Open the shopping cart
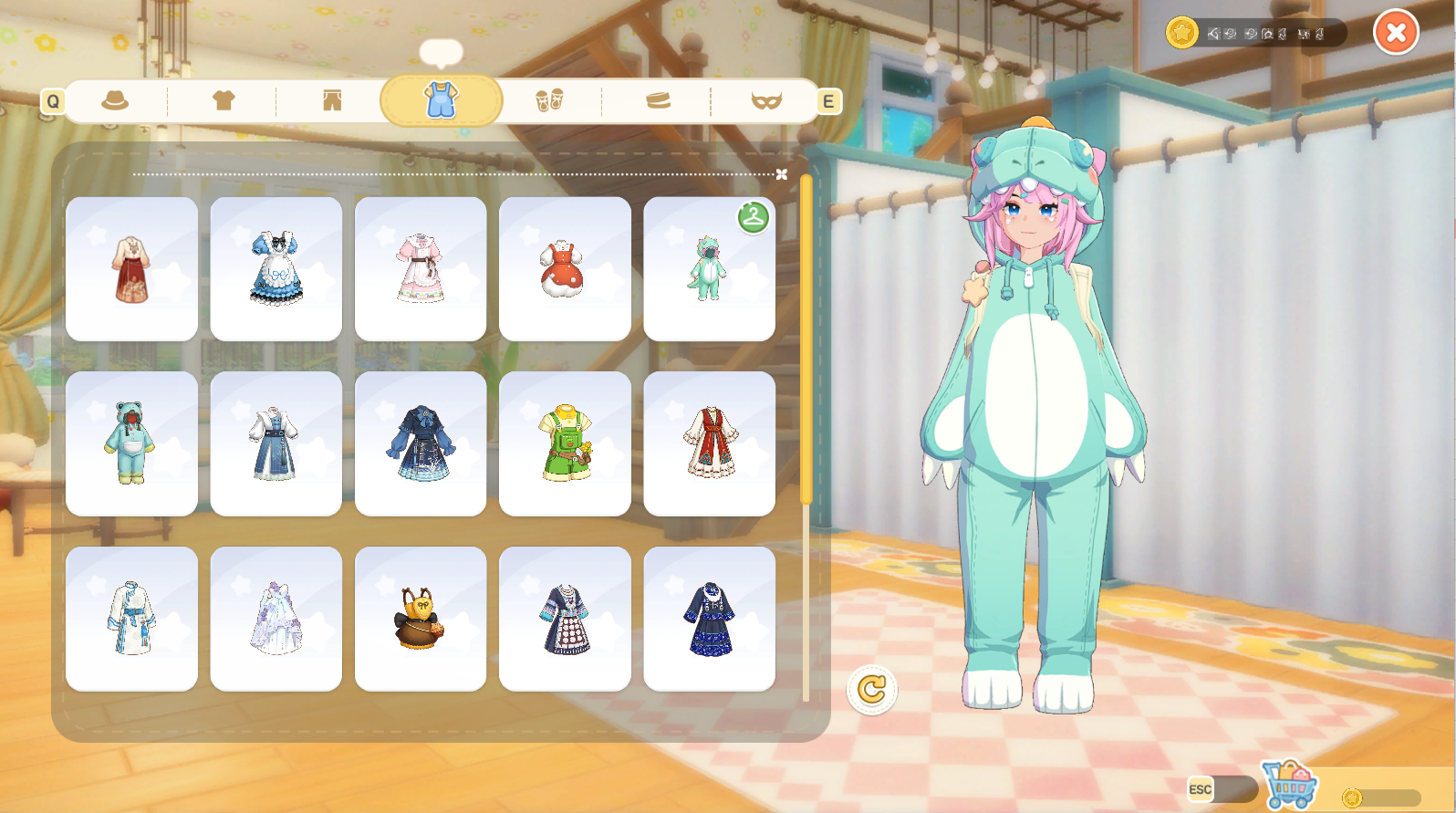This screenshot has height=813, width=1456. [1290, 785]
